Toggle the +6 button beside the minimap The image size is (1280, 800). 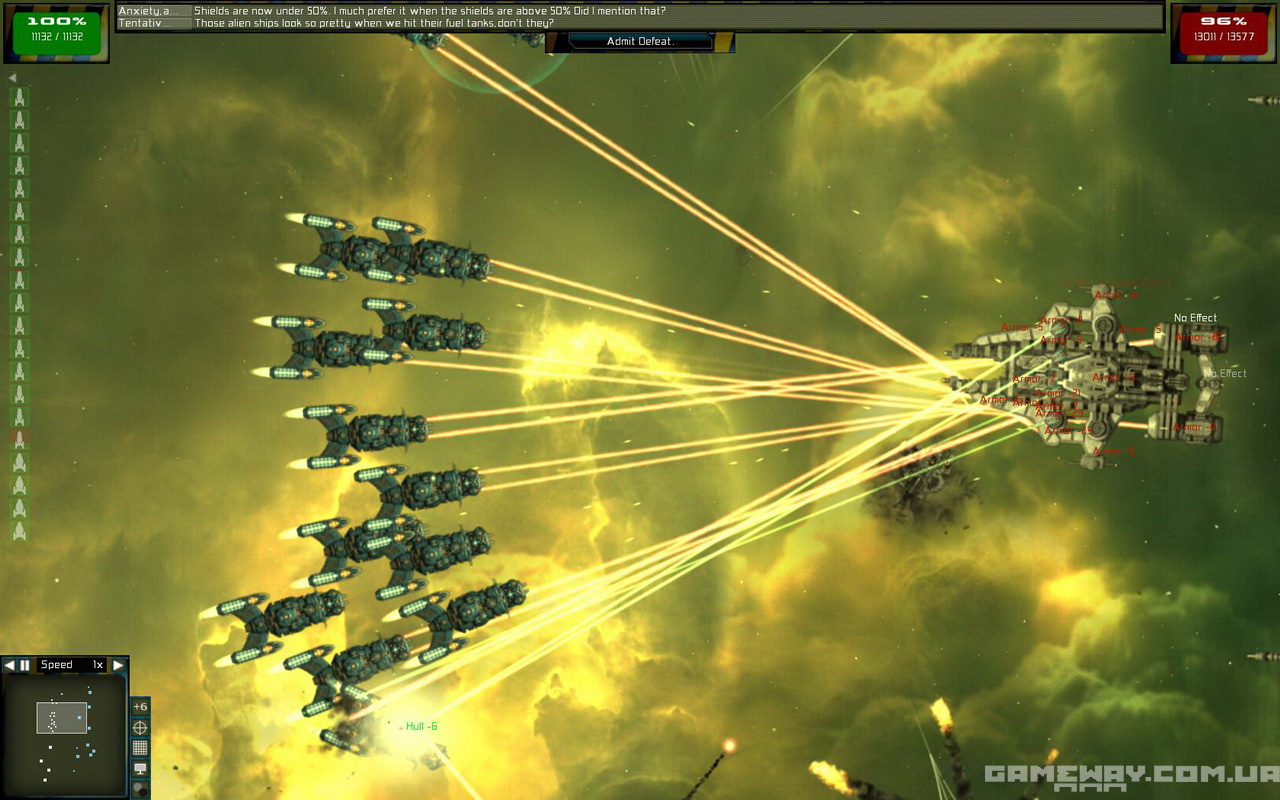pyautogui.click(x=140, y=707)
